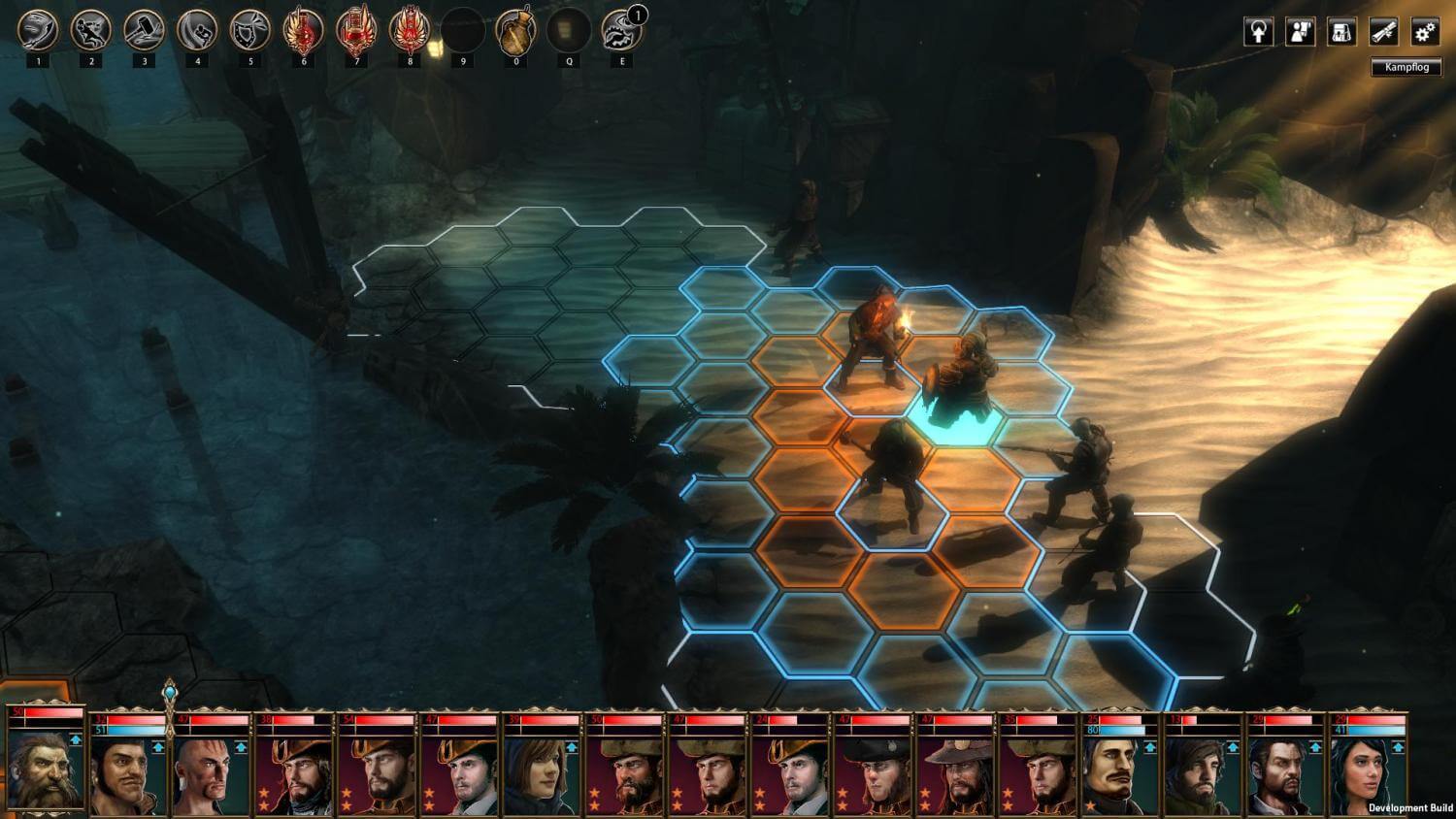The width and height of the screenshot is (1456, 819).
Task: Activate the shield defense ability in slot 5
Action: click(251, 29)
